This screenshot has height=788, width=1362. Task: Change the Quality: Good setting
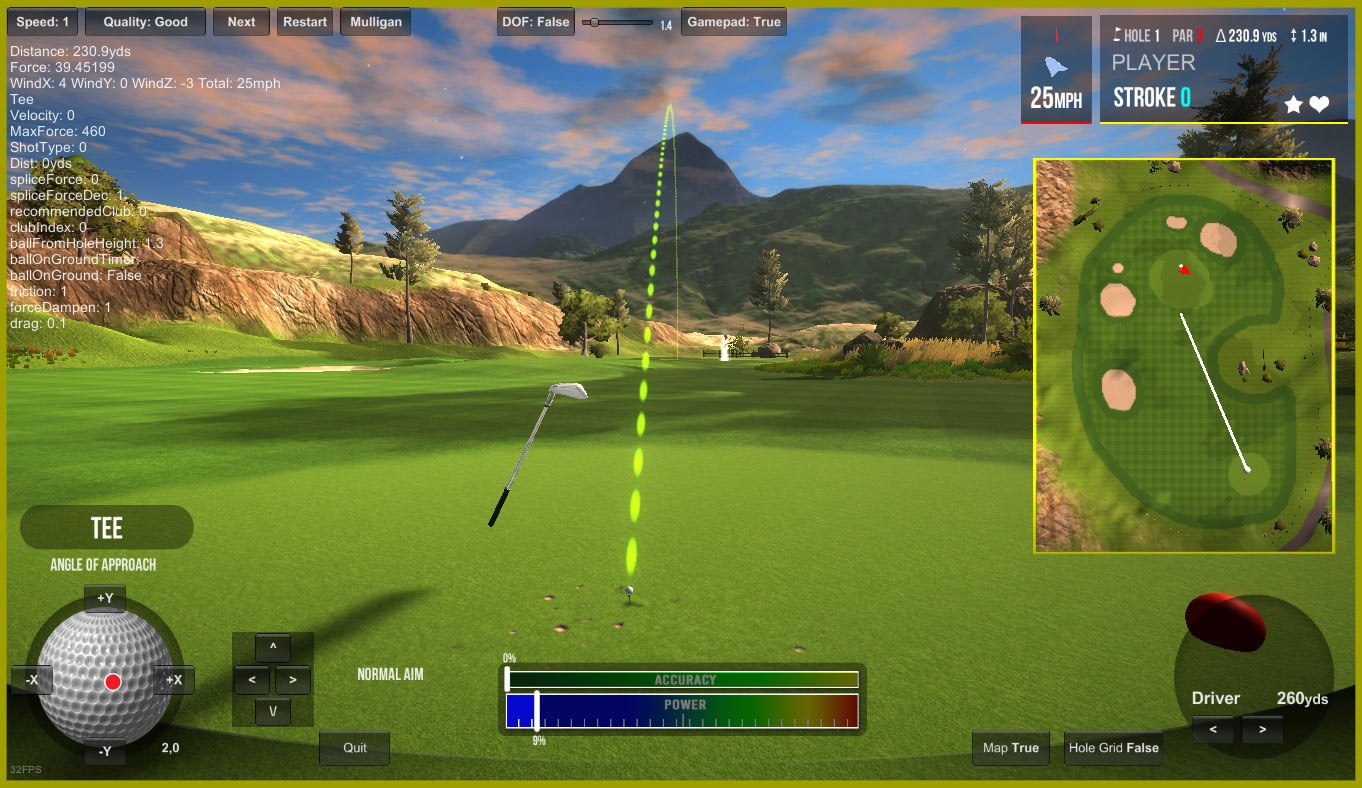pos(145,22)
